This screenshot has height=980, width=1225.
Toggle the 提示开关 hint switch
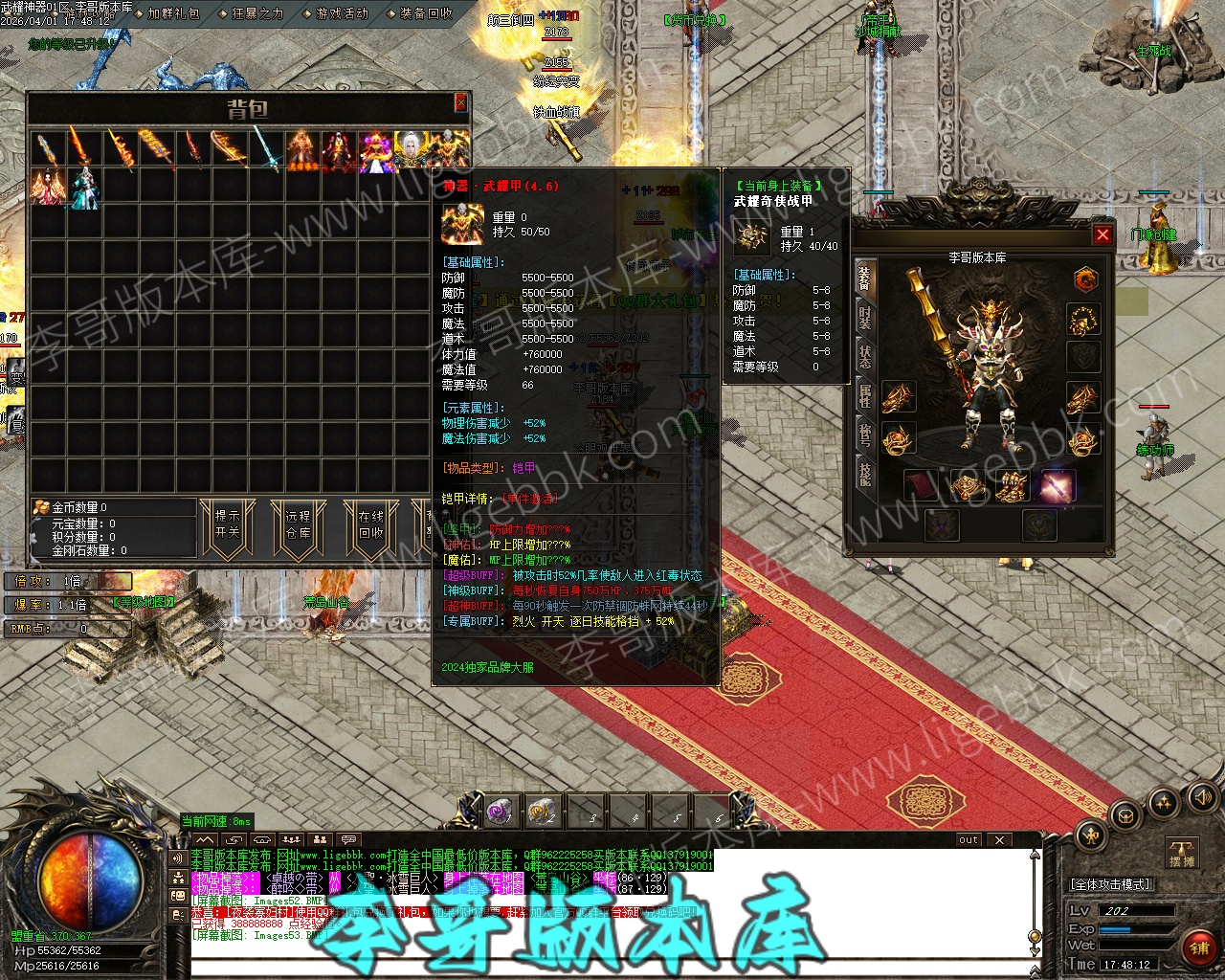(x=227, y=524)
